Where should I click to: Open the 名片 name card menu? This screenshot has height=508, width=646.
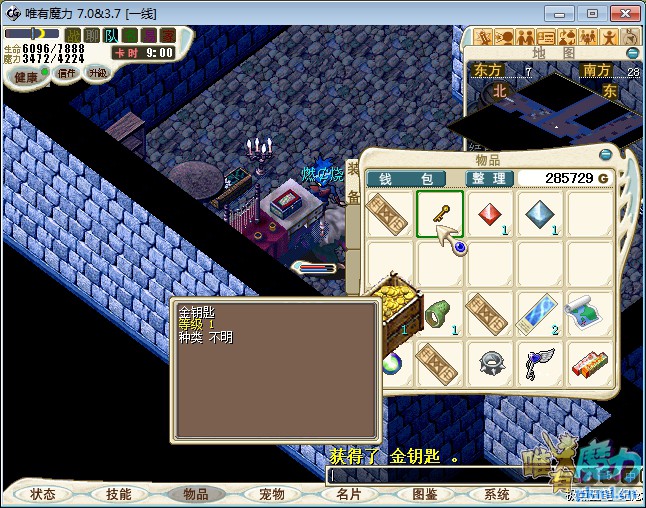click(x=348, y=494)
